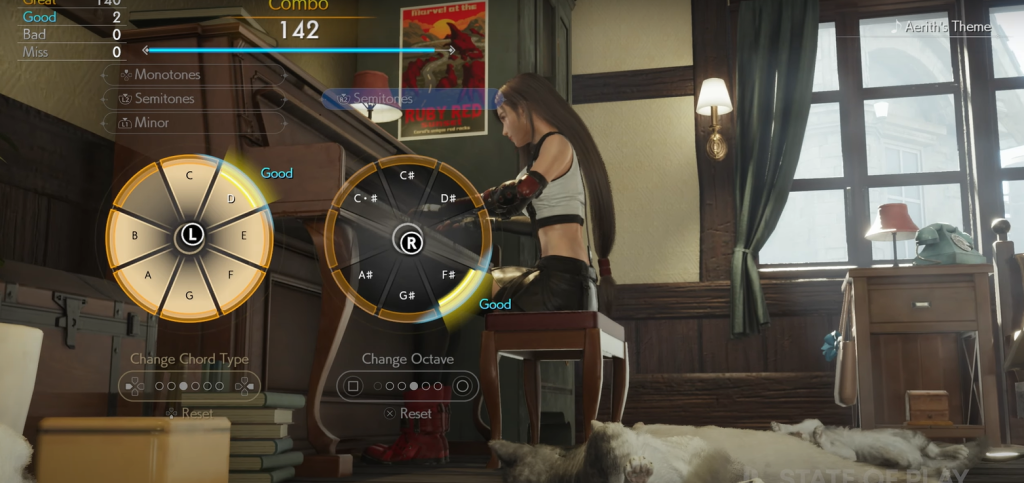
Task: Play the natural F note segment
Action: click(x=229, y=275)
